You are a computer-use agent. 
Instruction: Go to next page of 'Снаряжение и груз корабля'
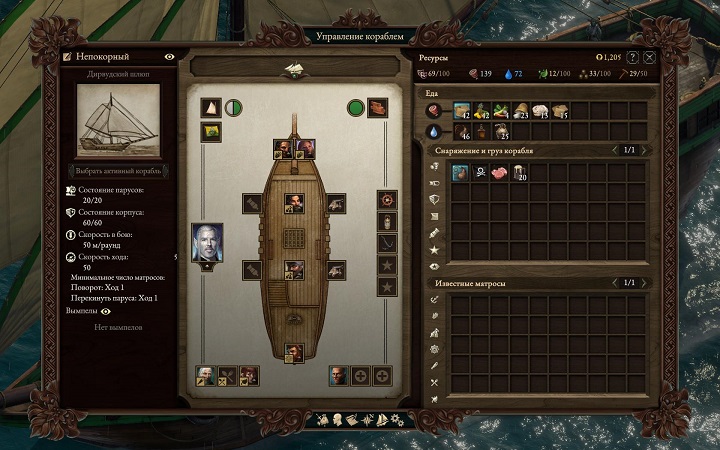(x=644, y=150)
